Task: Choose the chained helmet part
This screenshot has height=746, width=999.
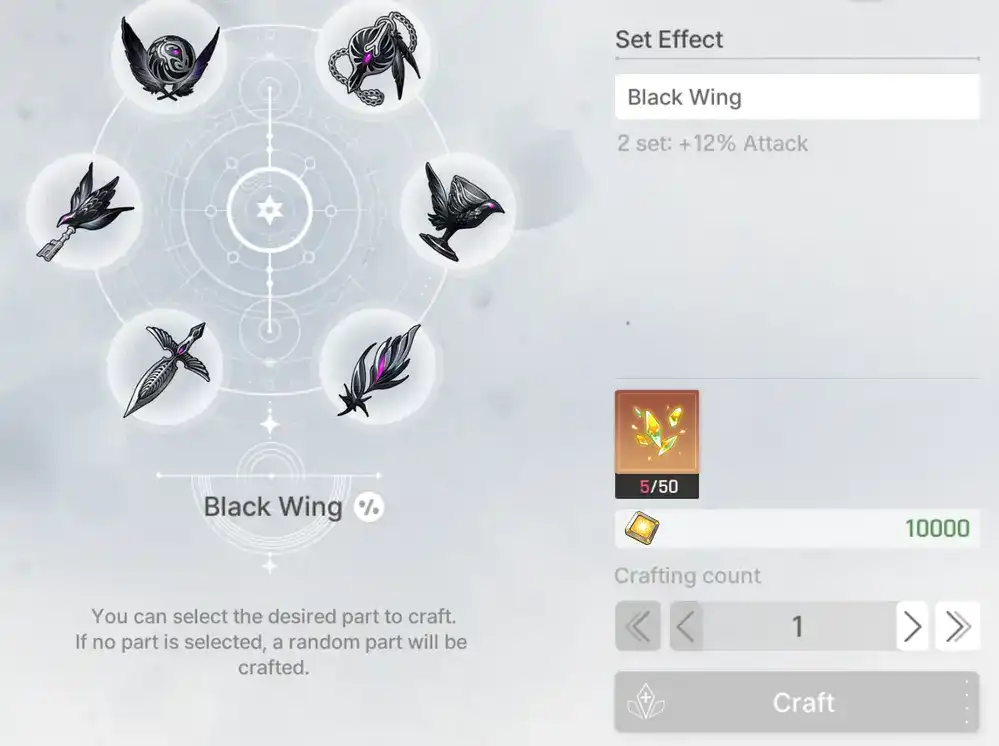Action: pos(372,56)
